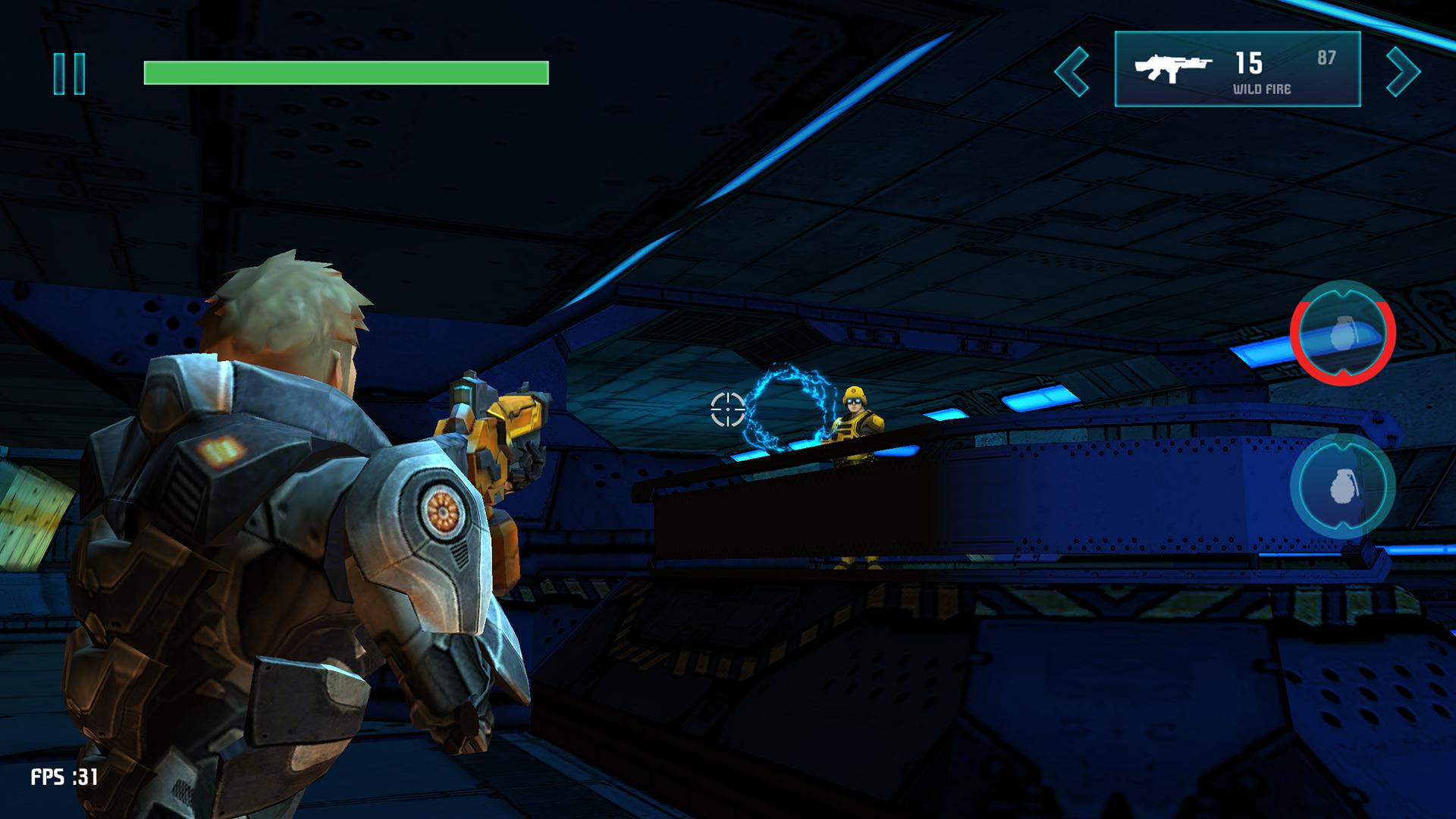The image size is (1456, 819).
Task: Throw a grenade with the teal grenade button
Action: (x=1342, y=486)
